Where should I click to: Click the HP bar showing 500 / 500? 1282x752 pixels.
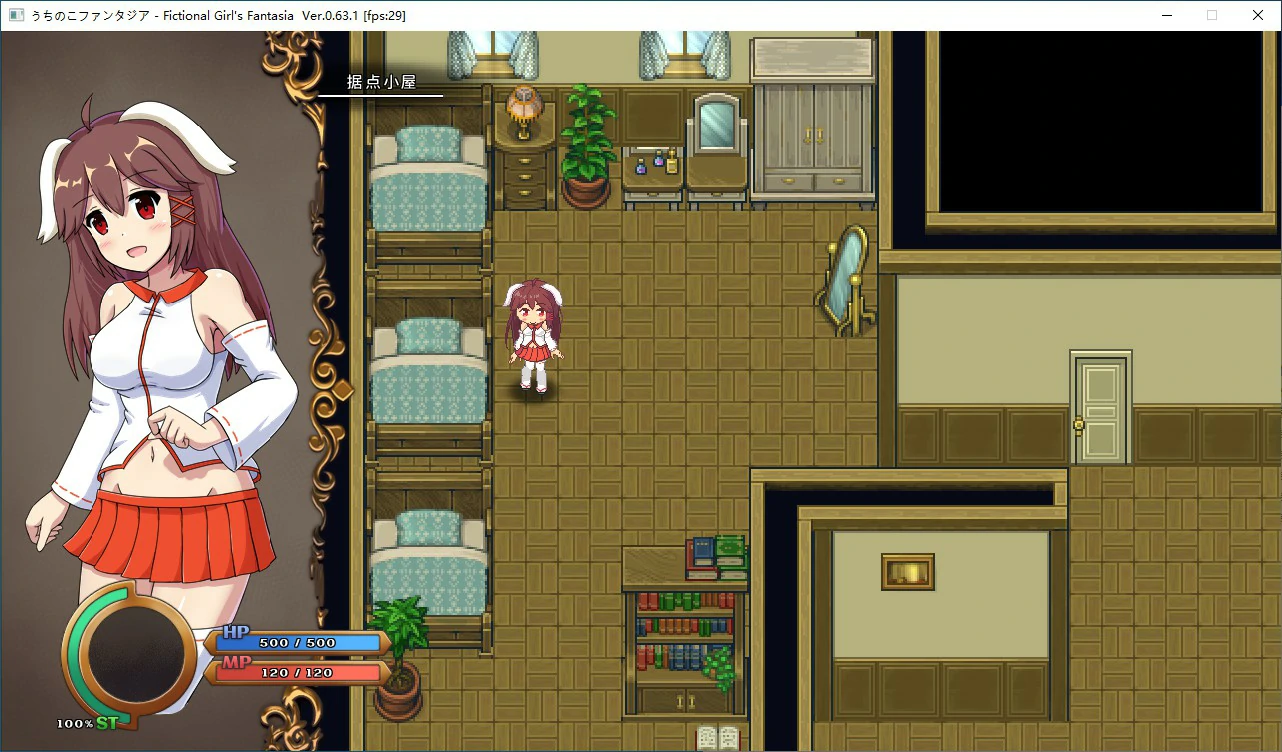300,643
